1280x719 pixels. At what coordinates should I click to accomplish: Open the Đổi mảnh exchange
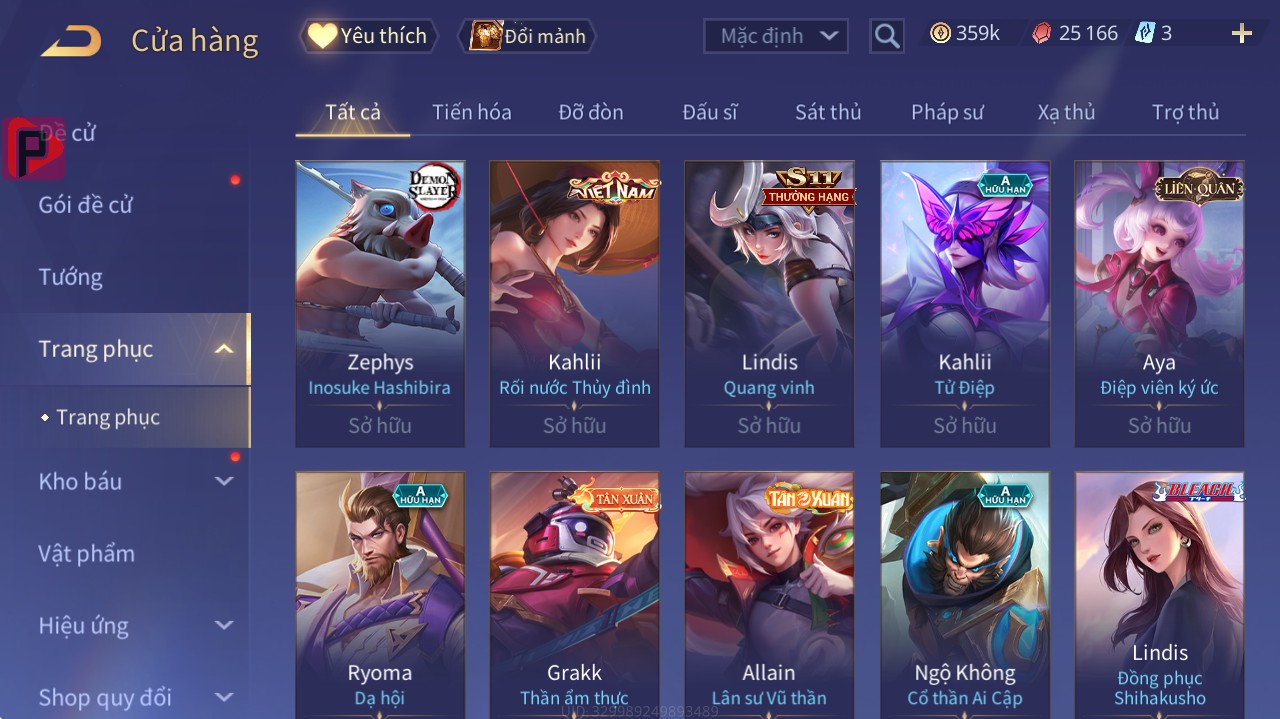pos(527,36)
